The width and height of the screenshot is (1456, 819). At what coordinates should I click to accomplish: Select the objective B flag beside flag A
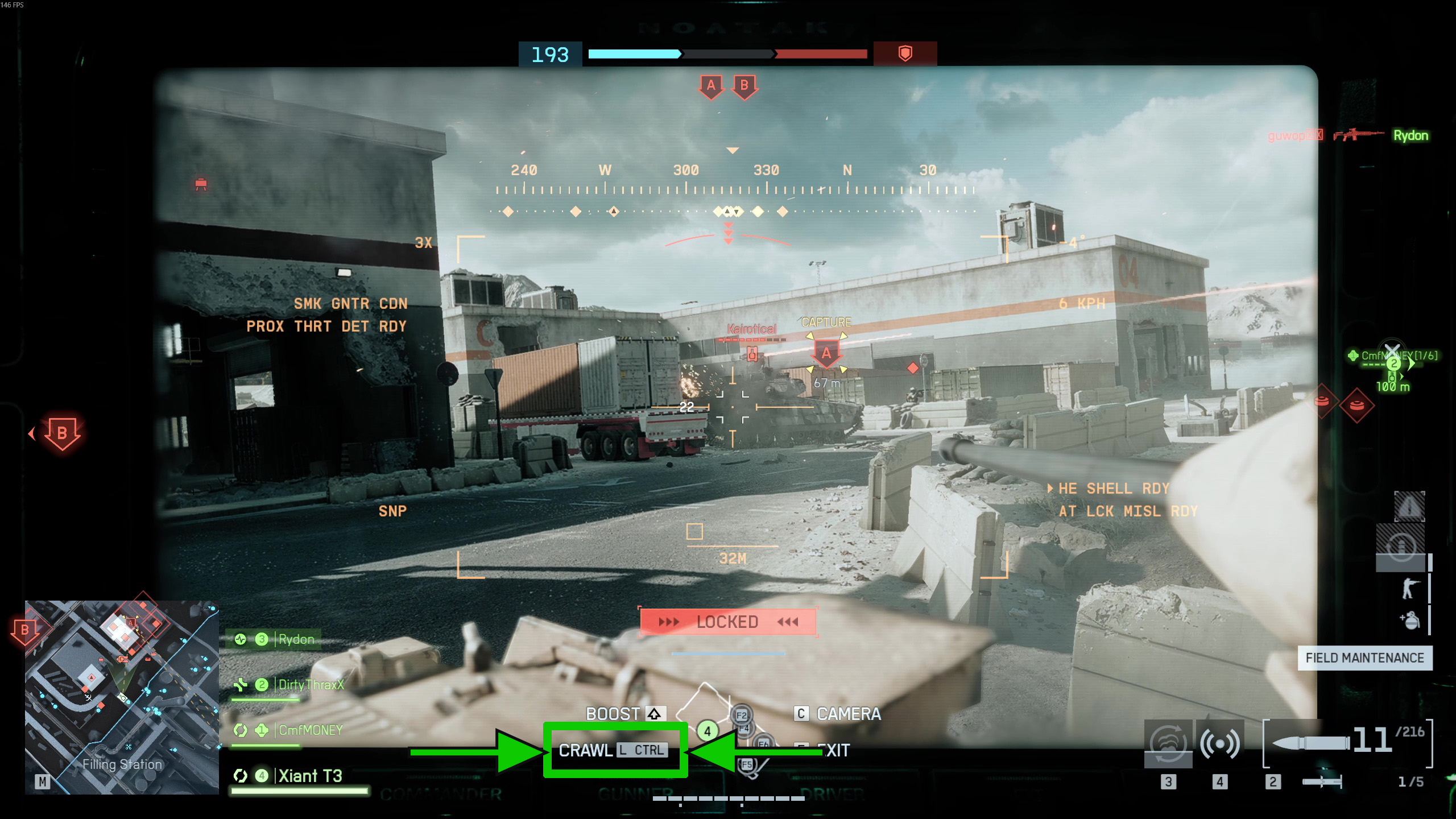744,86
